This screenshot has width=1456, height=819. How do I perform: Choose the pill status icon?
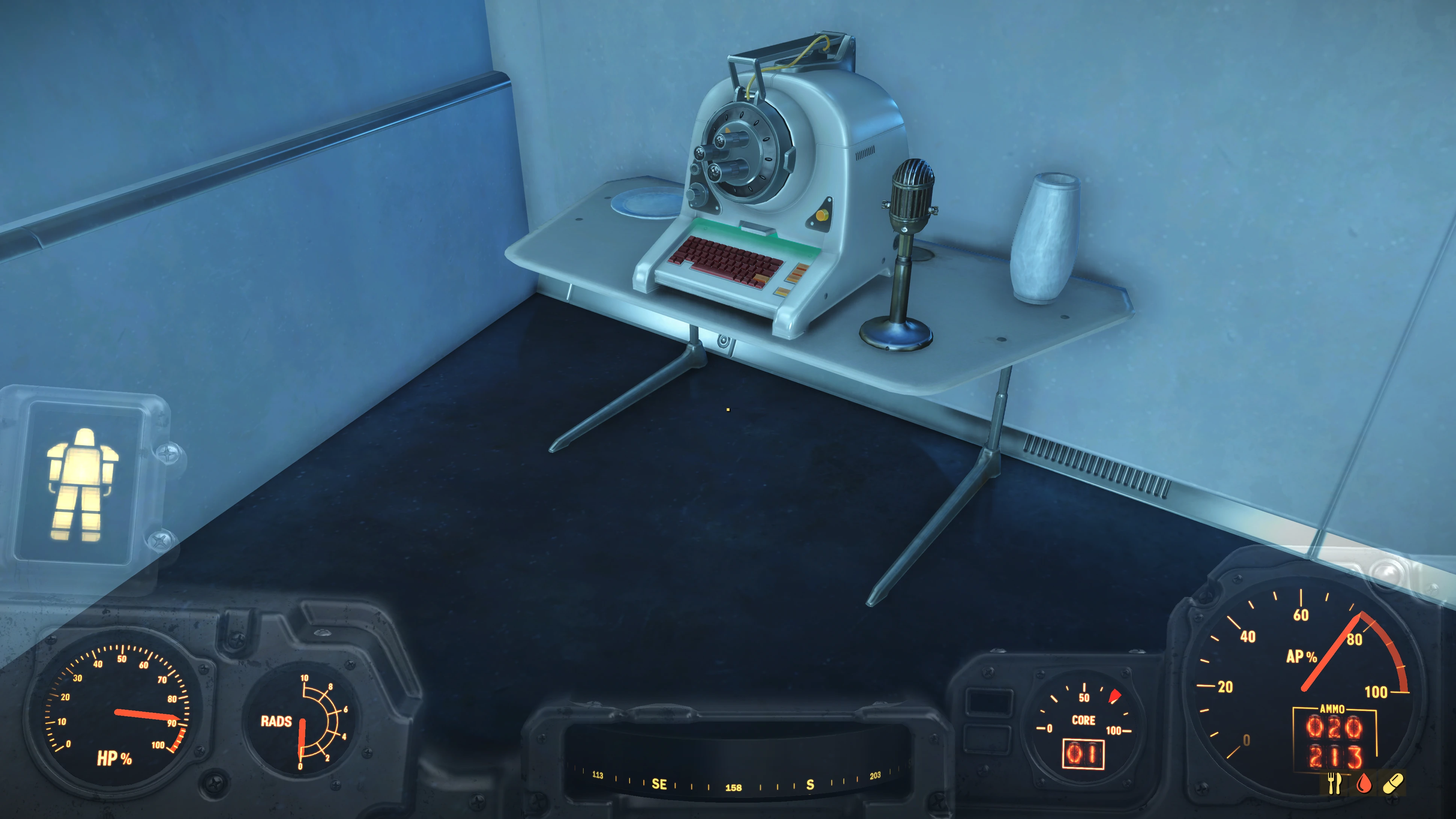[x=1393, y=783]
